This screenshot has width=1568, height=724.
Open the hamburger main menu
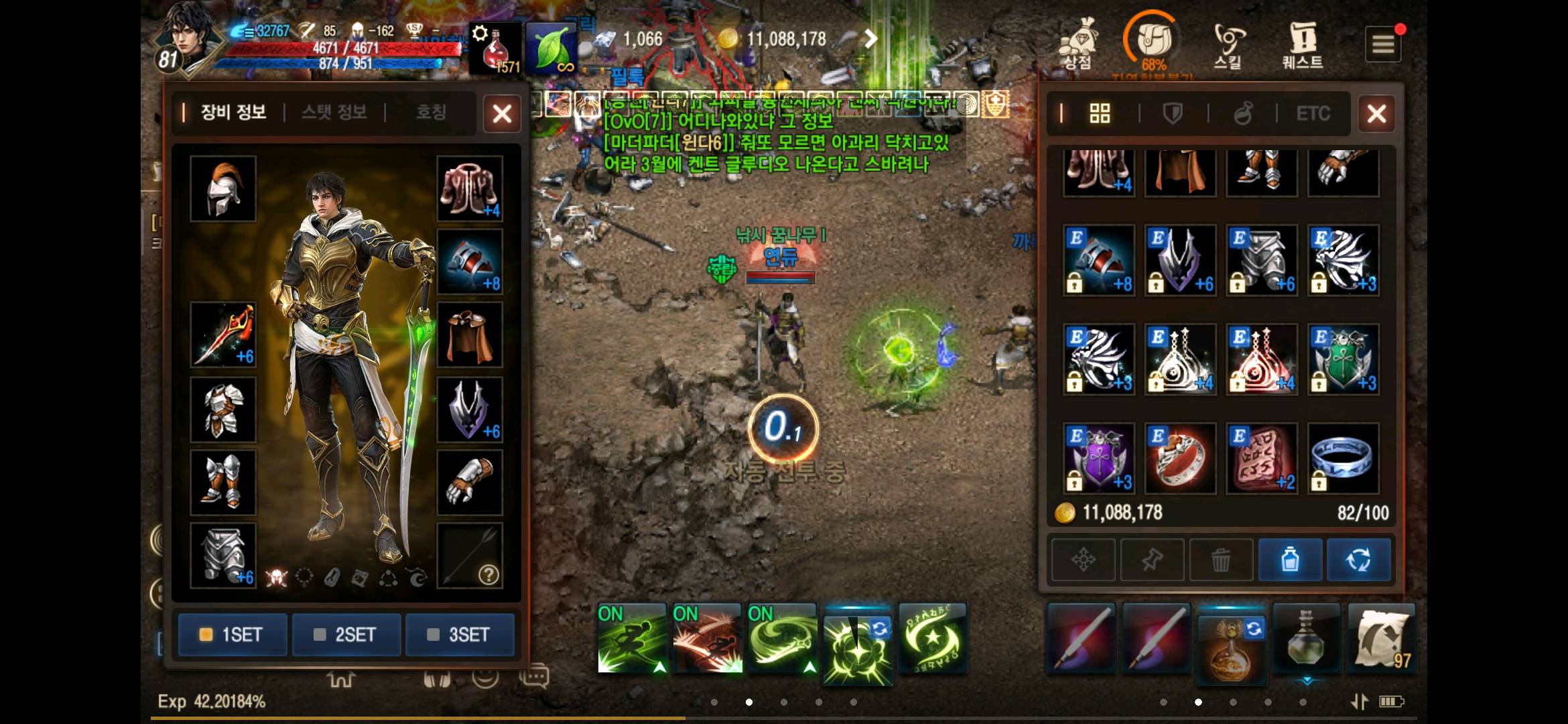[x=1383, y=45]
